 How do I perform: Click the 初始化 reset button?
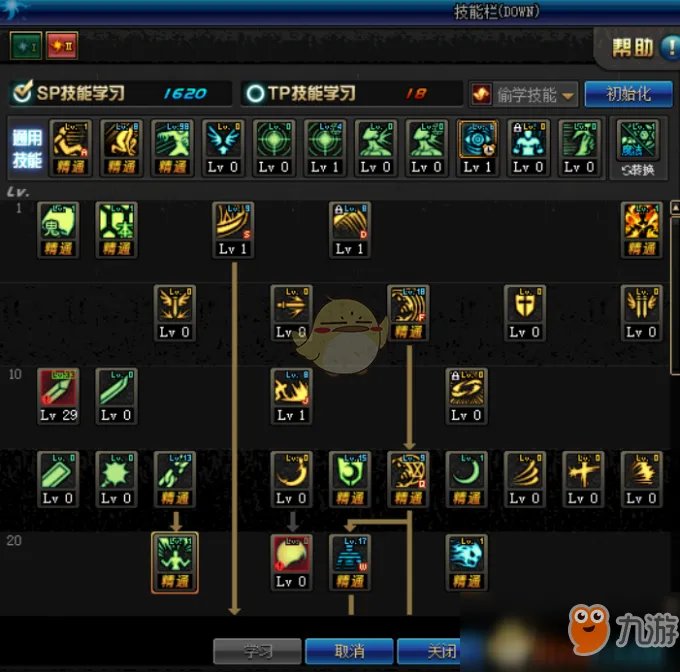pos(628,94)
